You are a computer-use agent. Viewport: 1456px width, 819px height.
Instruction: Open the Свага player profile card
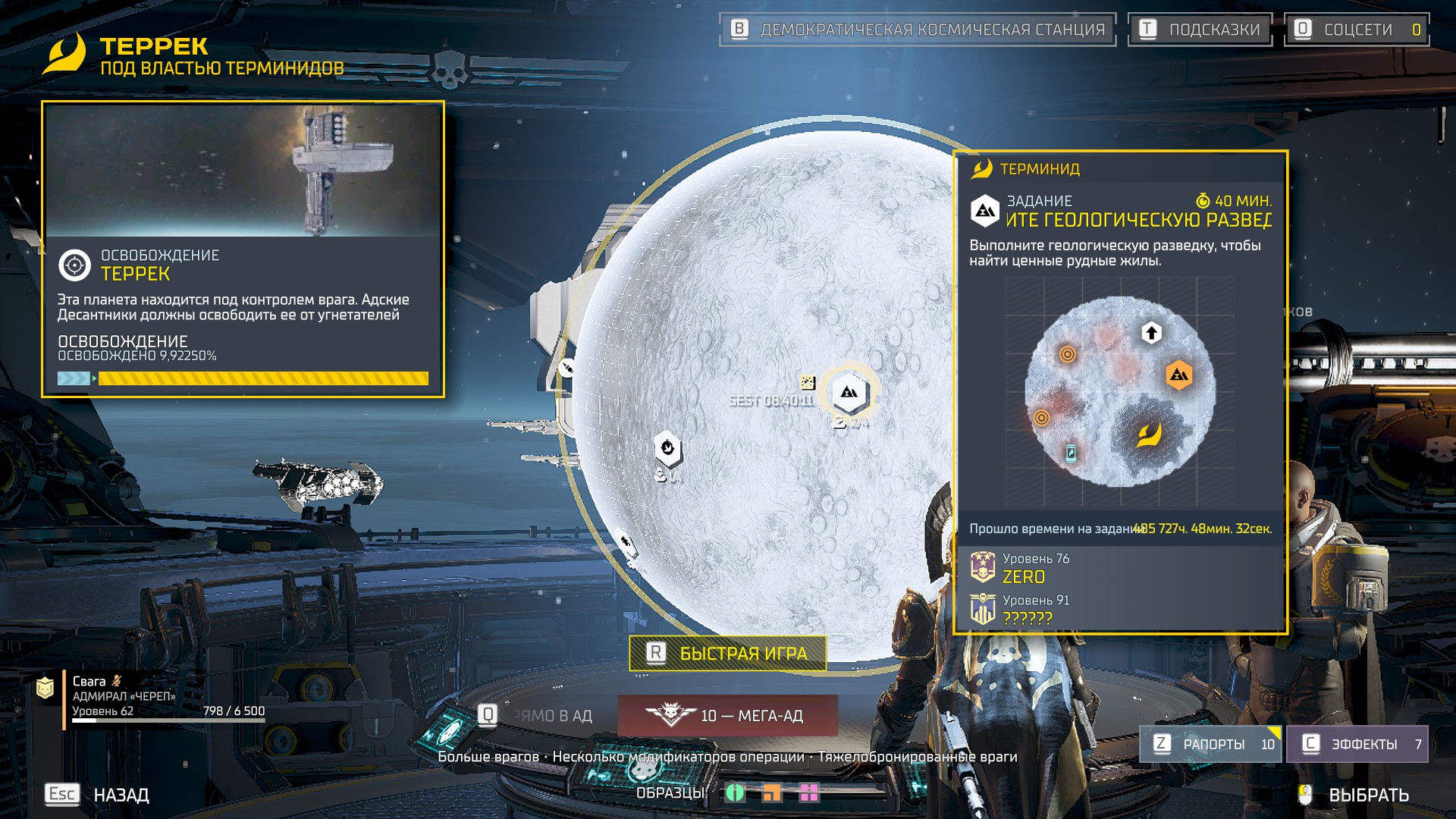(x=152, y=696)
